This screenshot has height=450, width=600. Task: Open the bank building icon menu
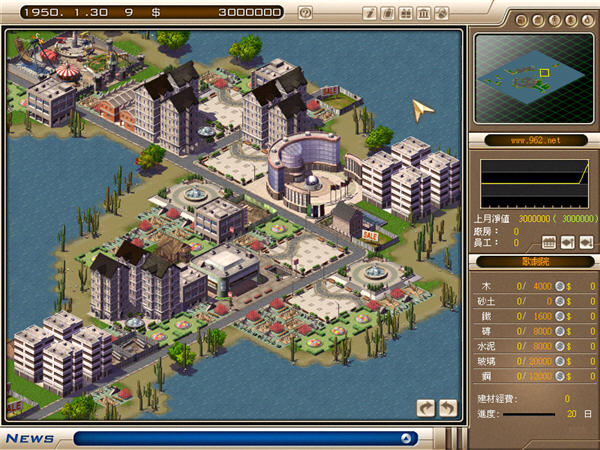[x=424, y=13]
